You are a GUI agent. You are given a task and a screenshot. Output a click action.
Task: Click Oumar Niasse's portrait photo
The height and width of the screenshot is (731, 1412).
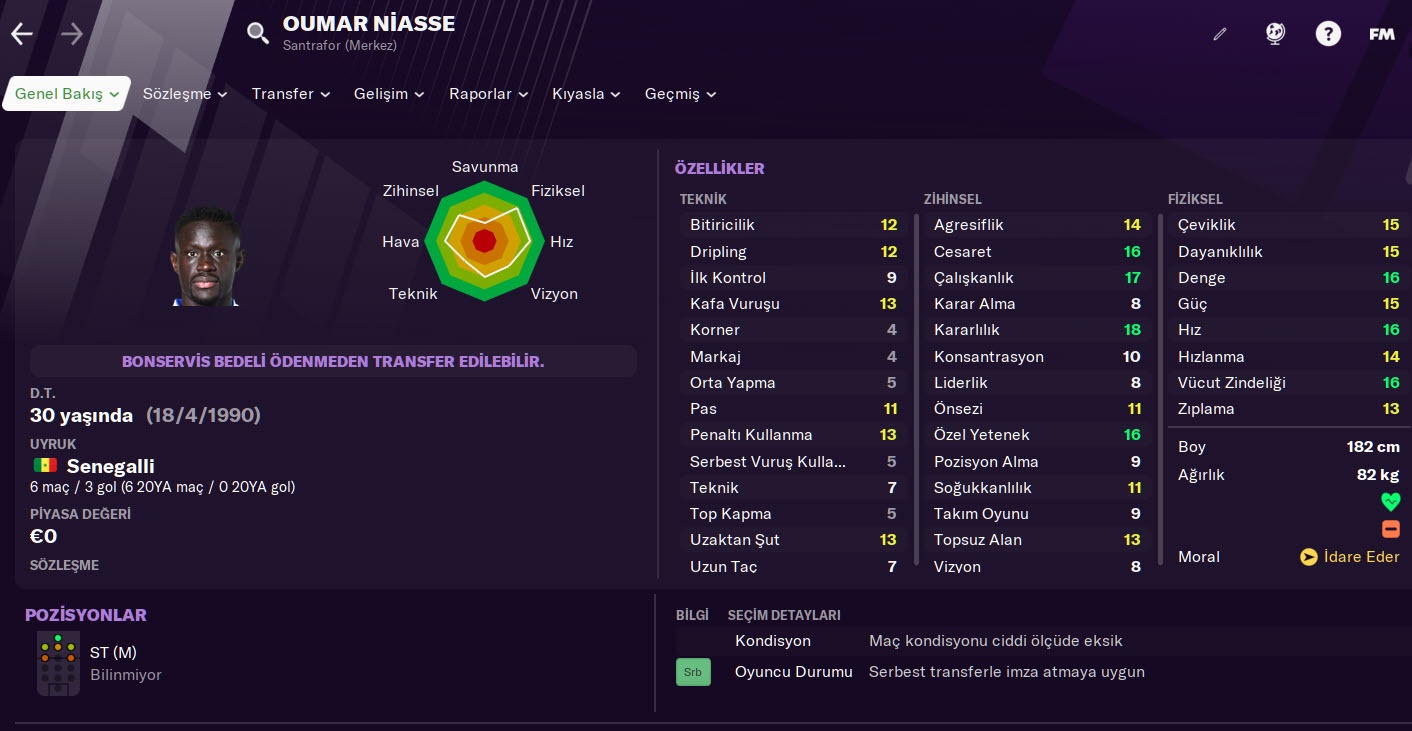click(x=205, y=257)
